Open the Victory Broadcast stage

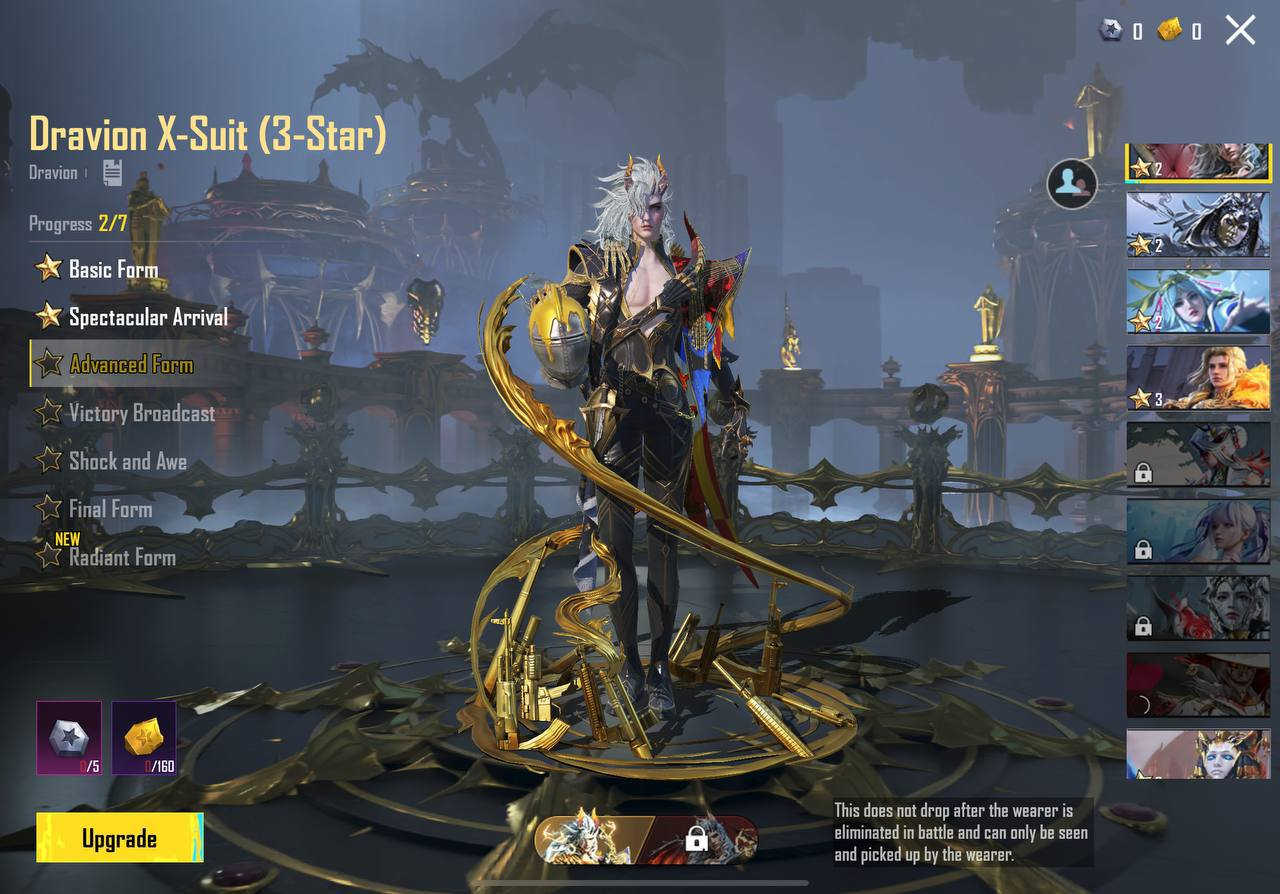pyautogui.click(x=141, y=412)
